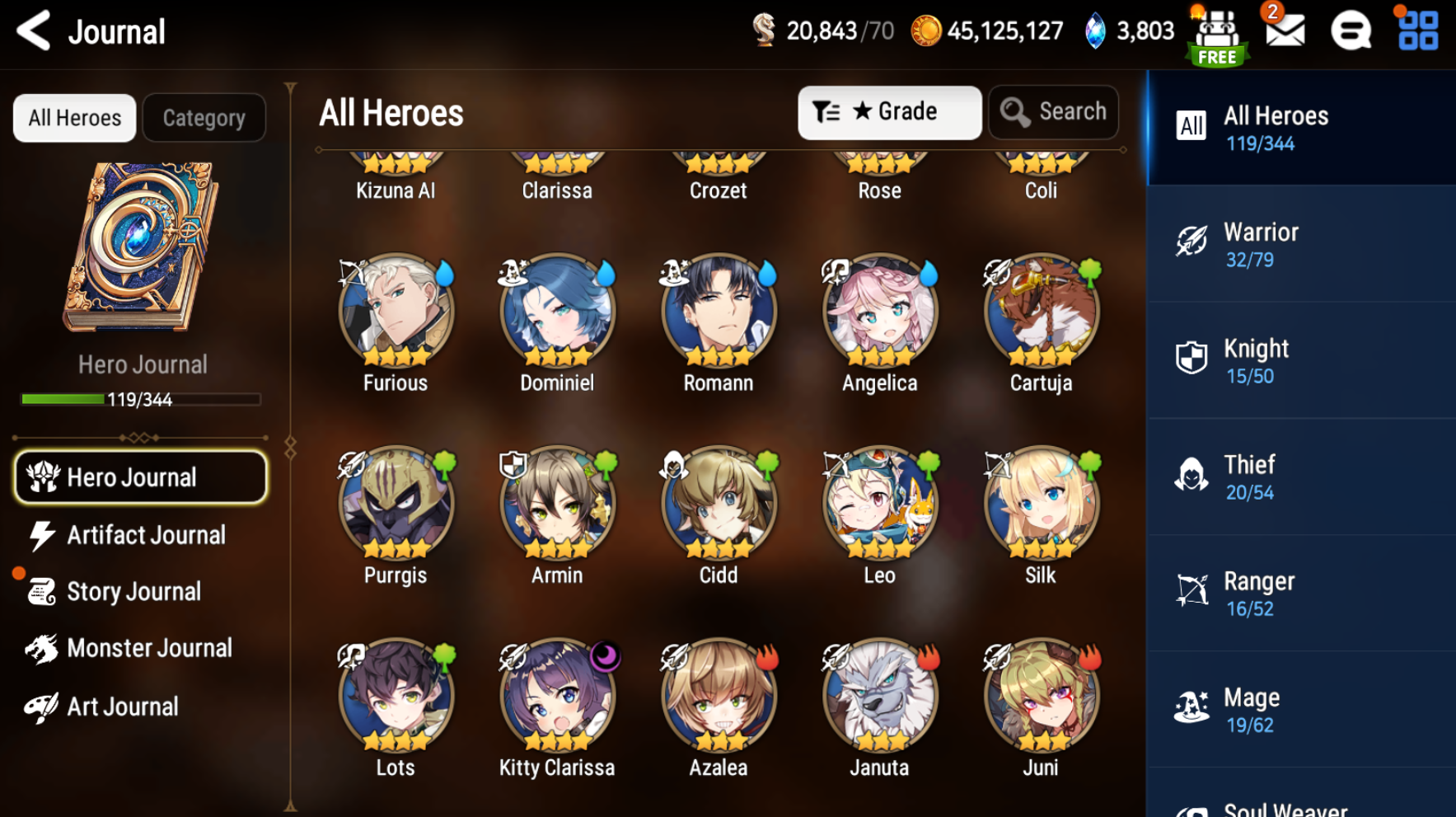Go back from the Journal screen
Screen dimensions: 1456x817
34,31
